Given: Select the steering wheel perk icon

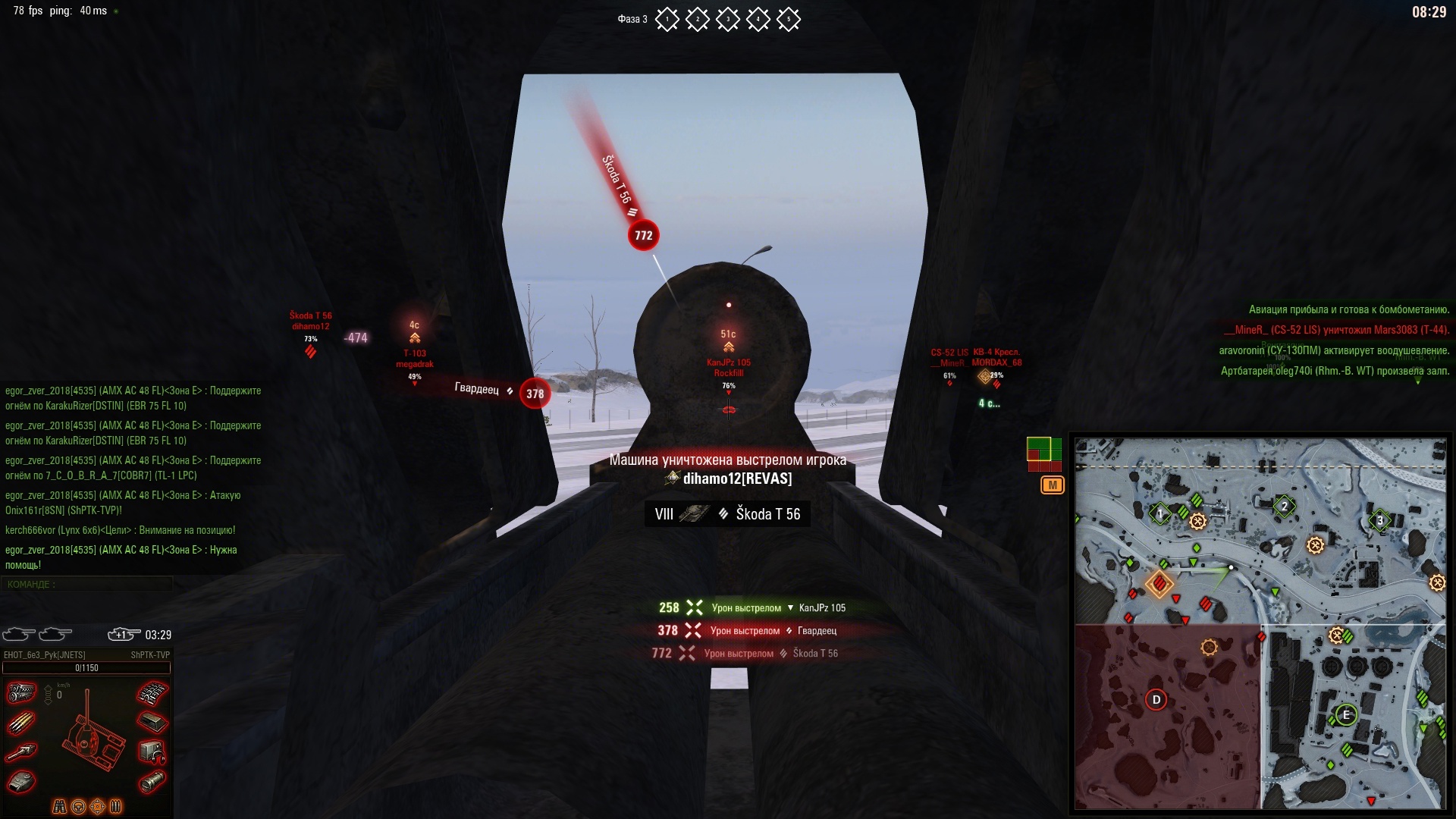Looking at the screenshot, I should click(x=78, y=806).
